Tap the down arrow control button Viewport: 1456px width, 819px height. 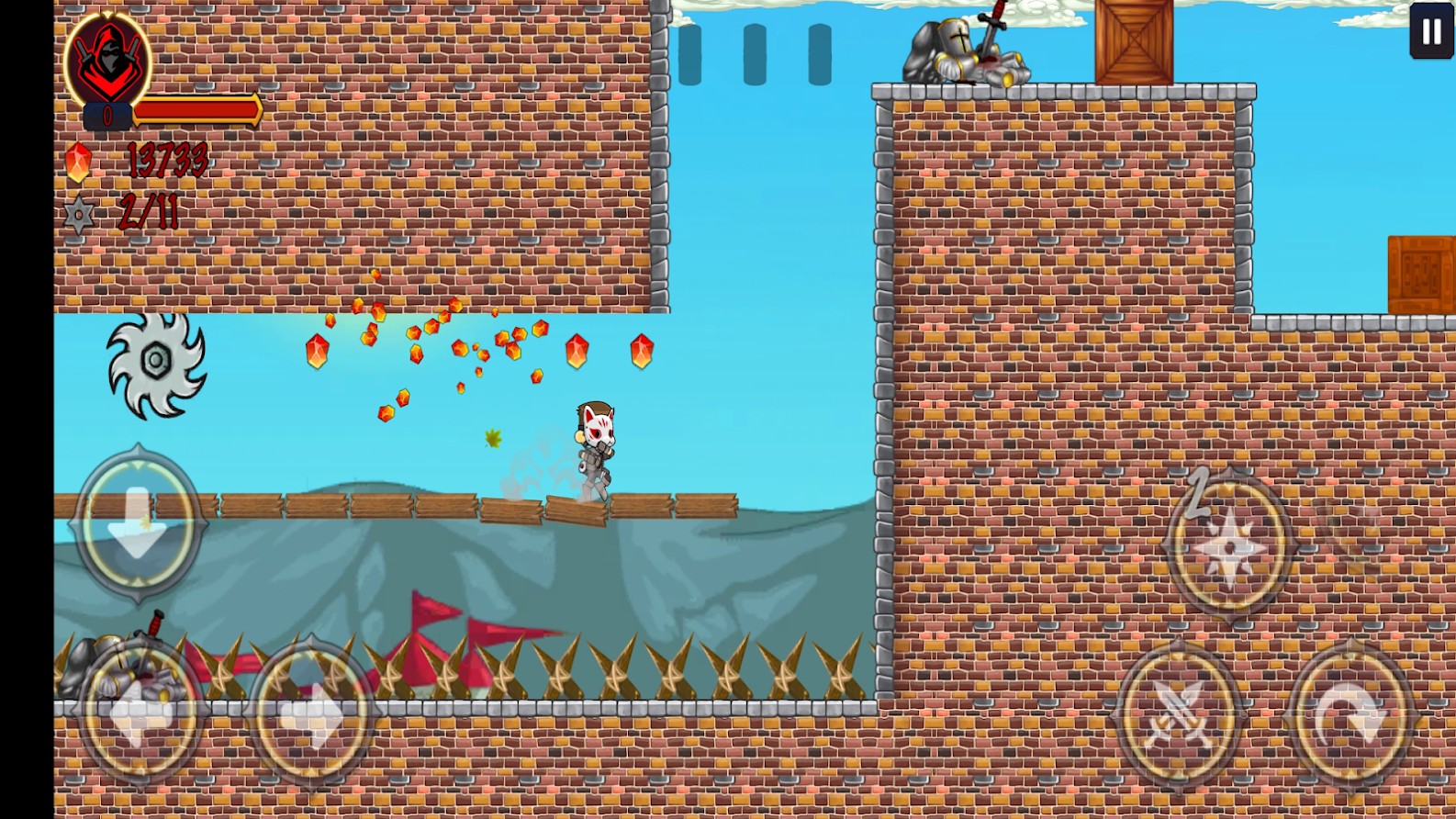click(x=139, y=523)
